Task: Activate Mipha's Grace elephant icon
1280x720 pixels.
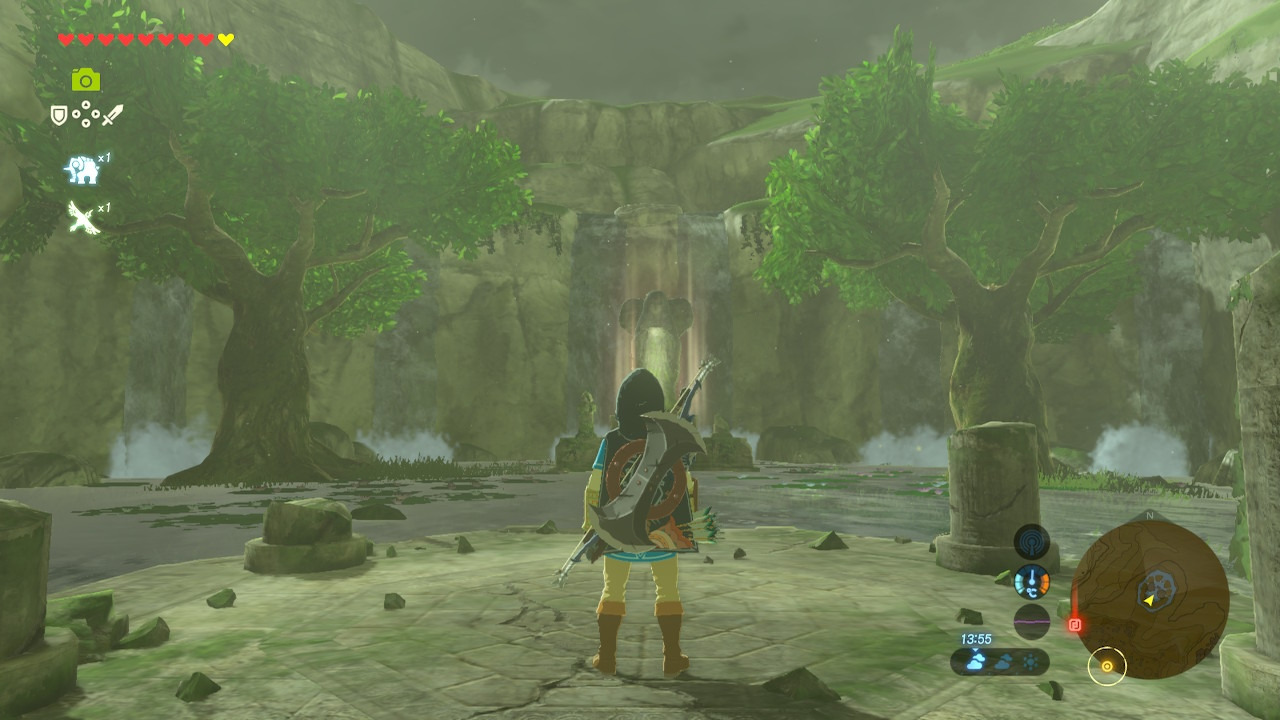Action: (82, 170)
